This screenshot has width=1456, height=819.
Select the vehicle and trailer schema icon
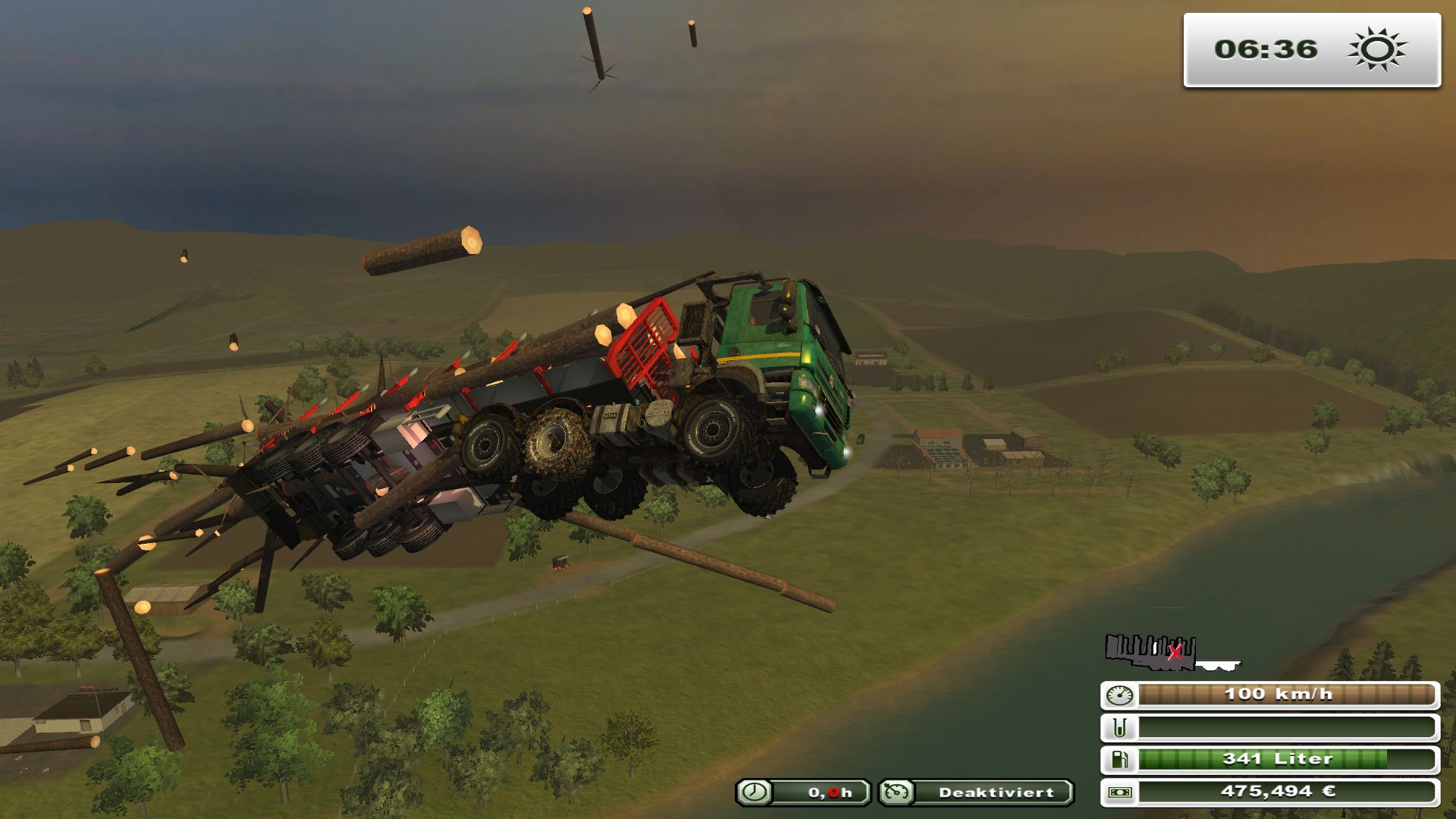pos(1170,653)
